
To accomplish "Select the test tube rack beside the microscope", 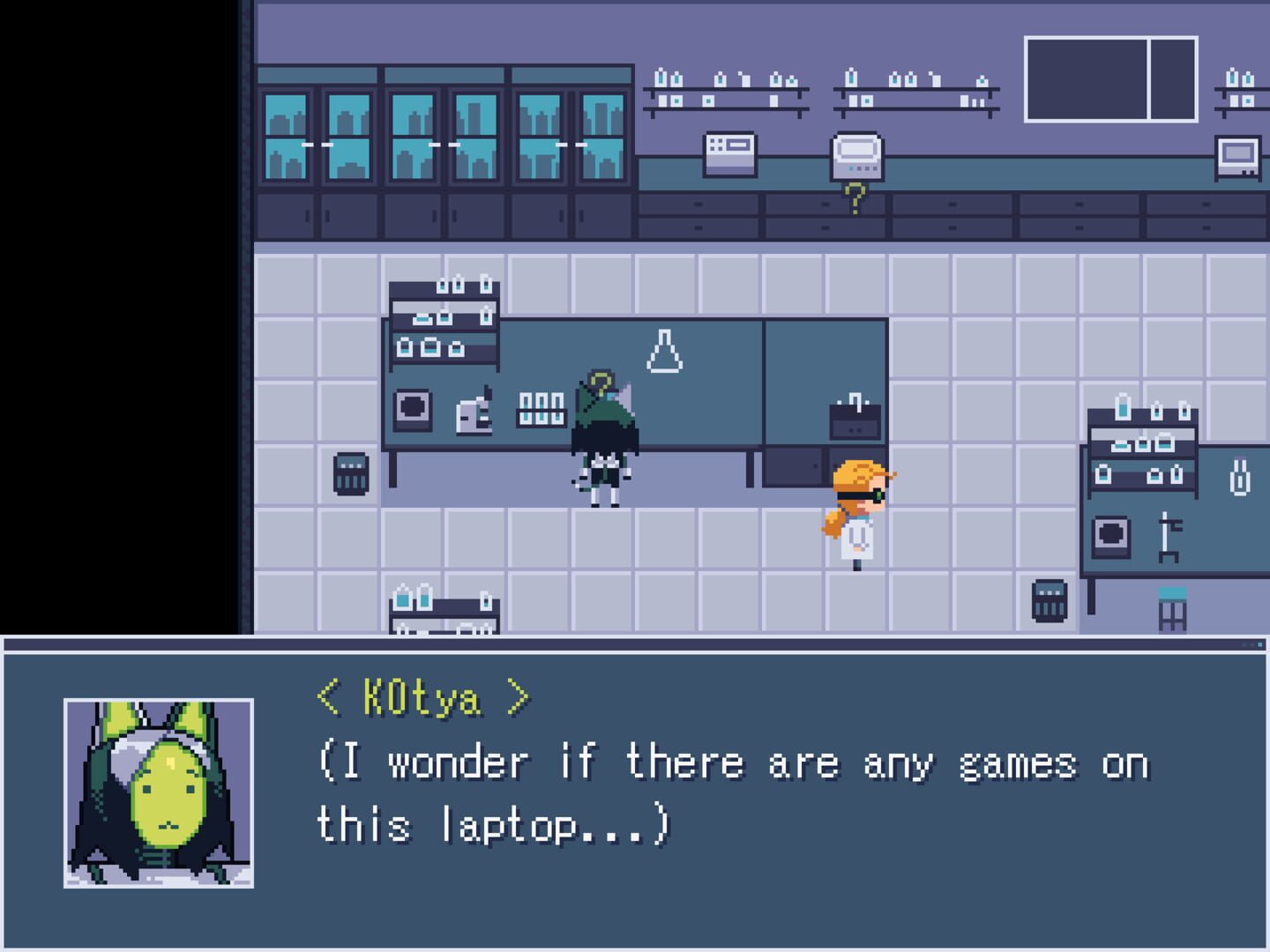I will click(x=541, y=407).
